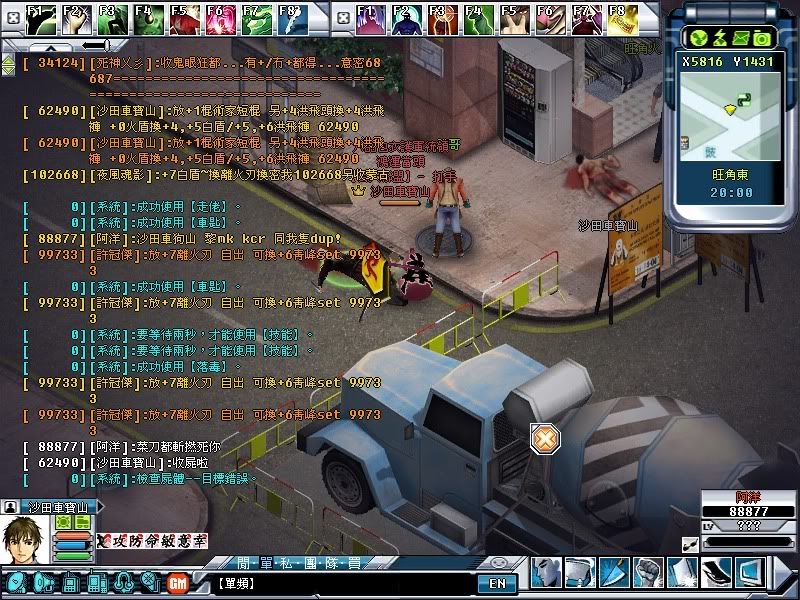Toggle the EN input language button
Image resolution: width=800 pixels, height=600 pixels.
pos(497,583)
